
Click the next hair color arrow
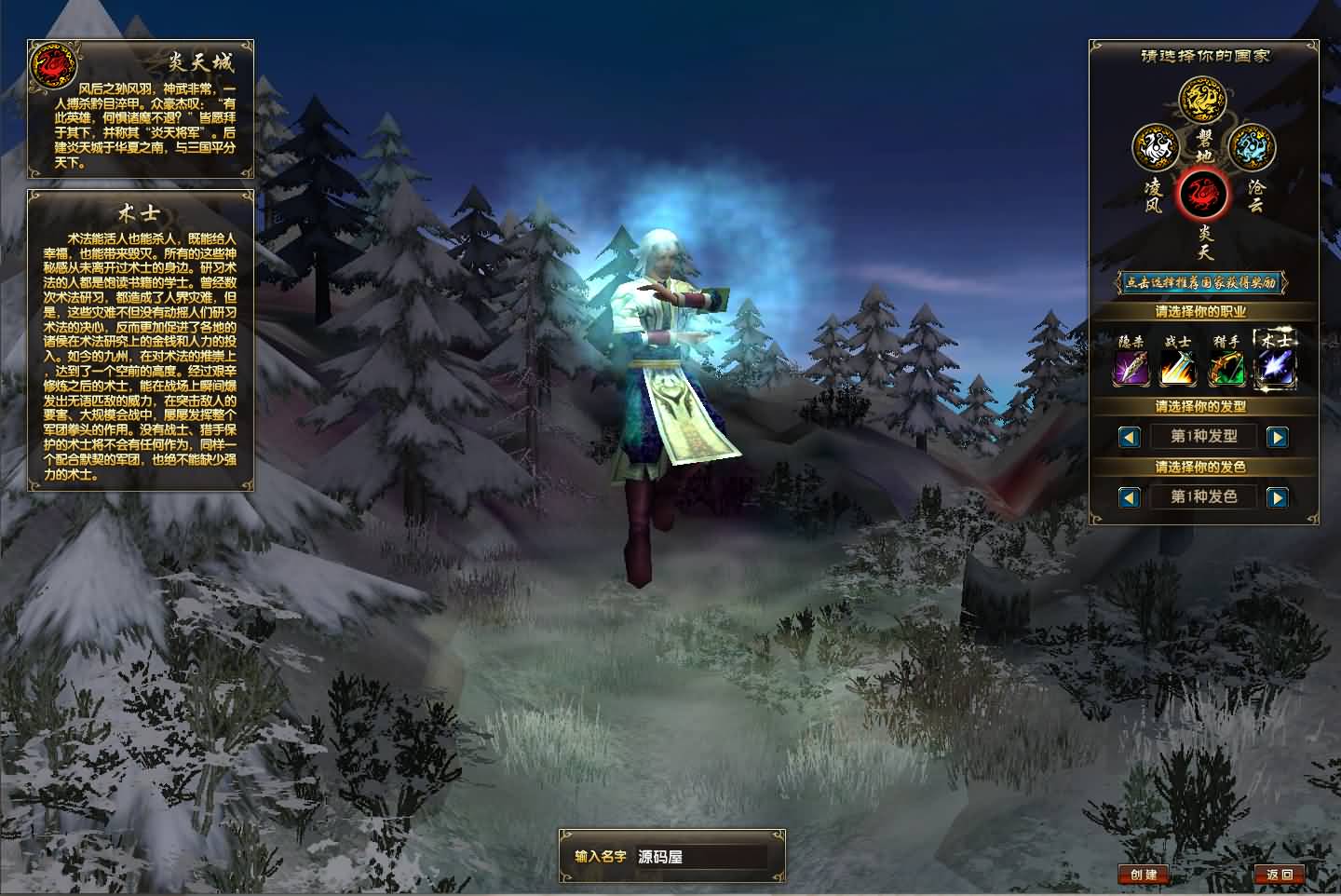point(1278,496)
